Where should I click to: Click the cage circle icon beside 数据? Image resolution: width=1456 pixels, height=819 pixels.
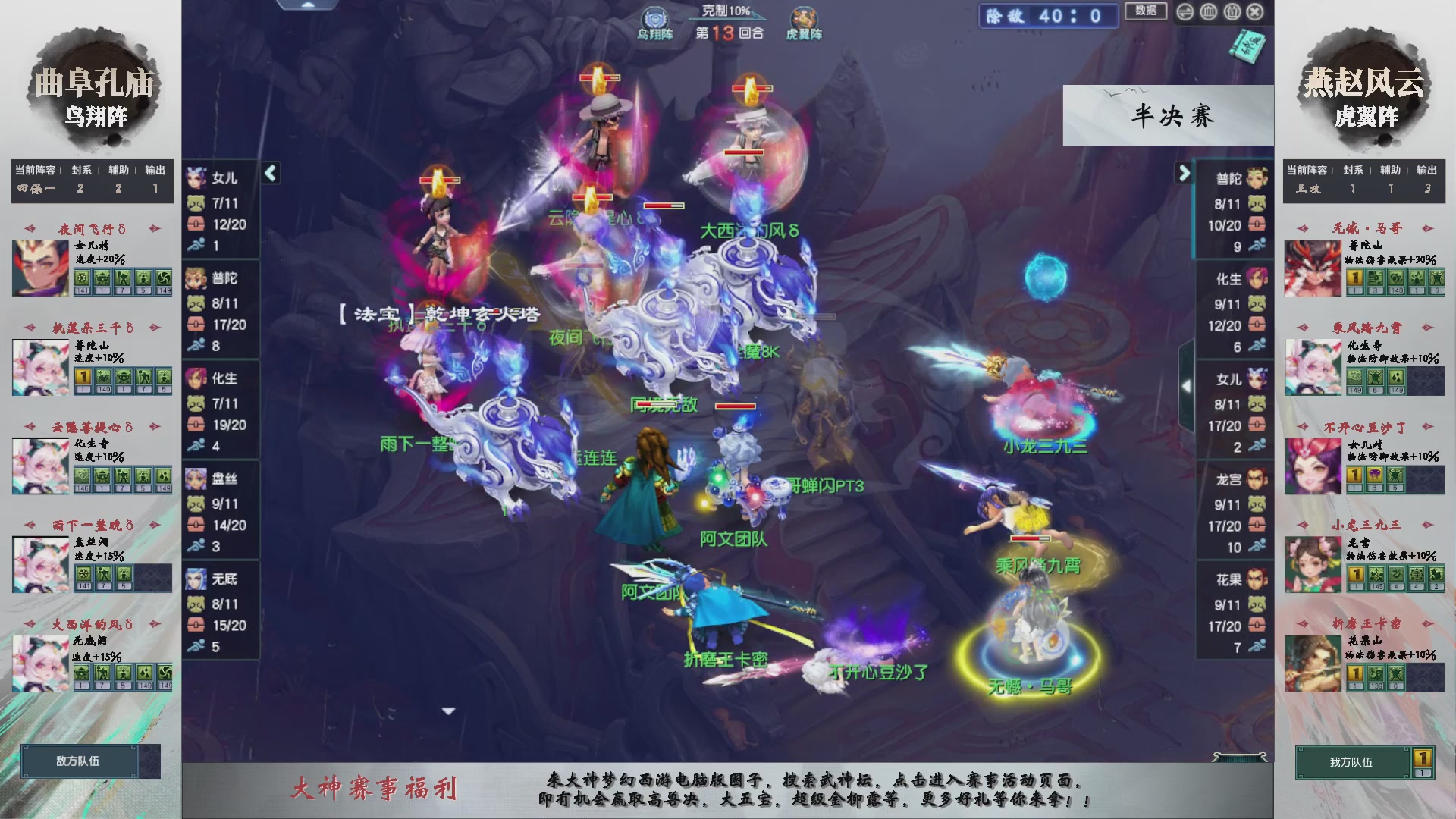(1208, 12)
